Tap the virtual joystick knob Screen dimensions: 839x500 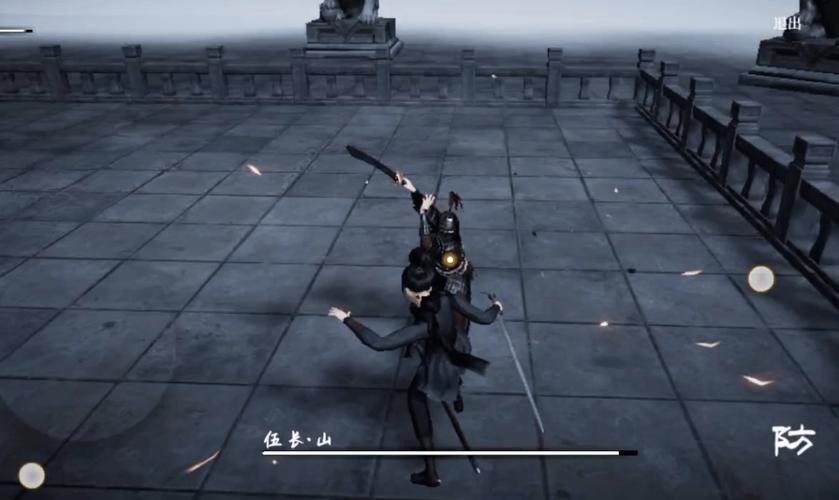point(32,475)
